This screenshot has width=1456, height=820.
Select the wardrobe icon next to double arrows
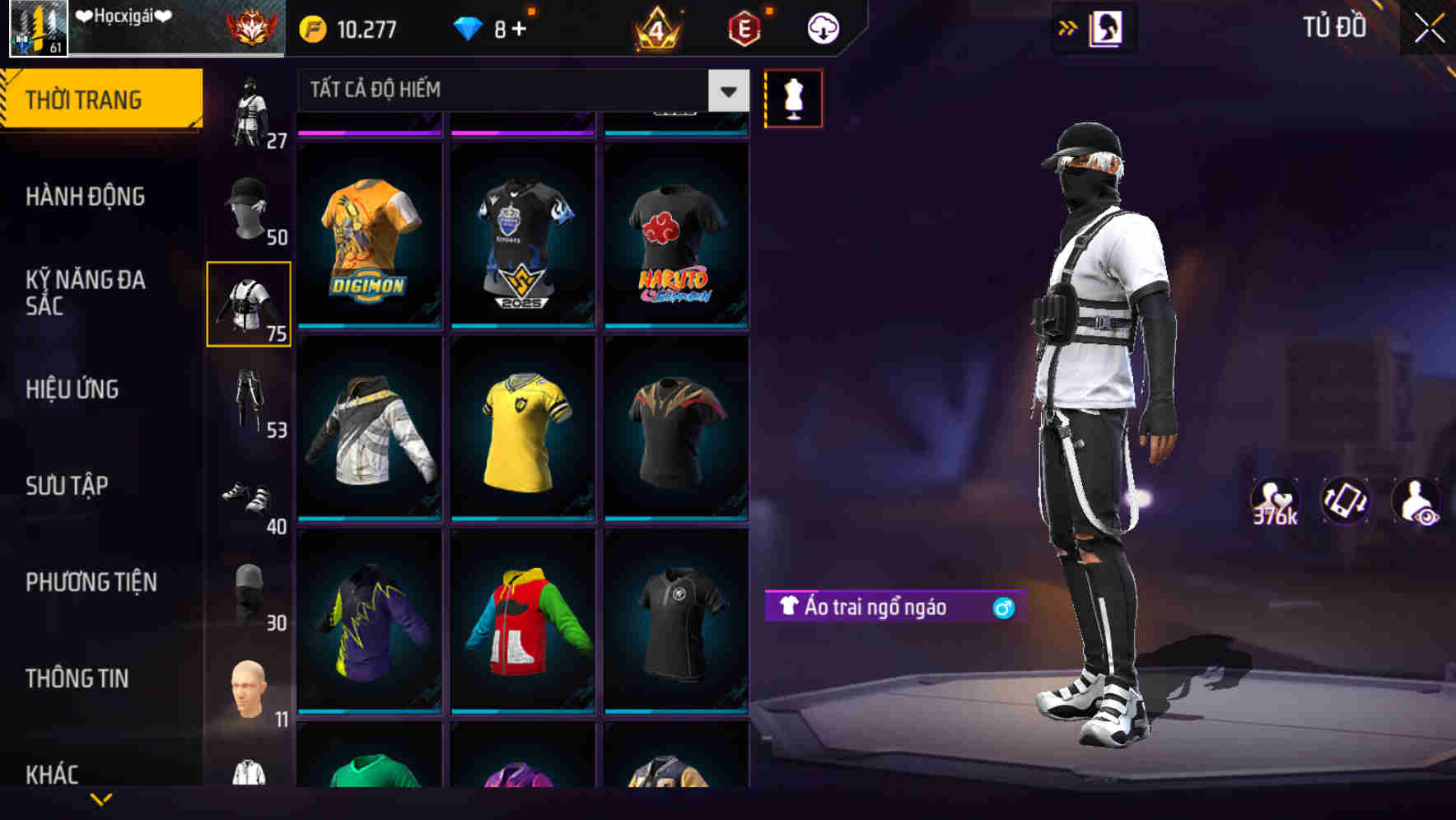[1104, 27]
